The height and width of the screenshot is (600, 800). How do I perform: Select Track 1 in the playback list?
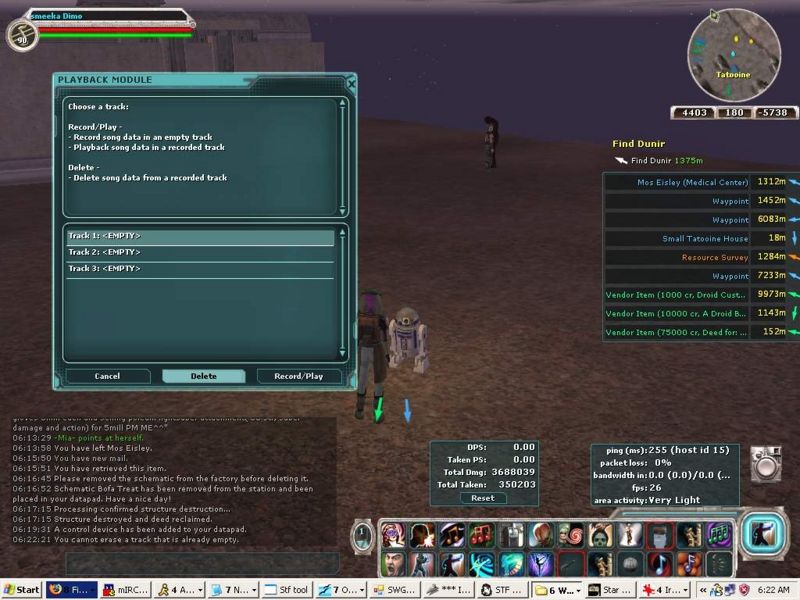coord(200,237)
